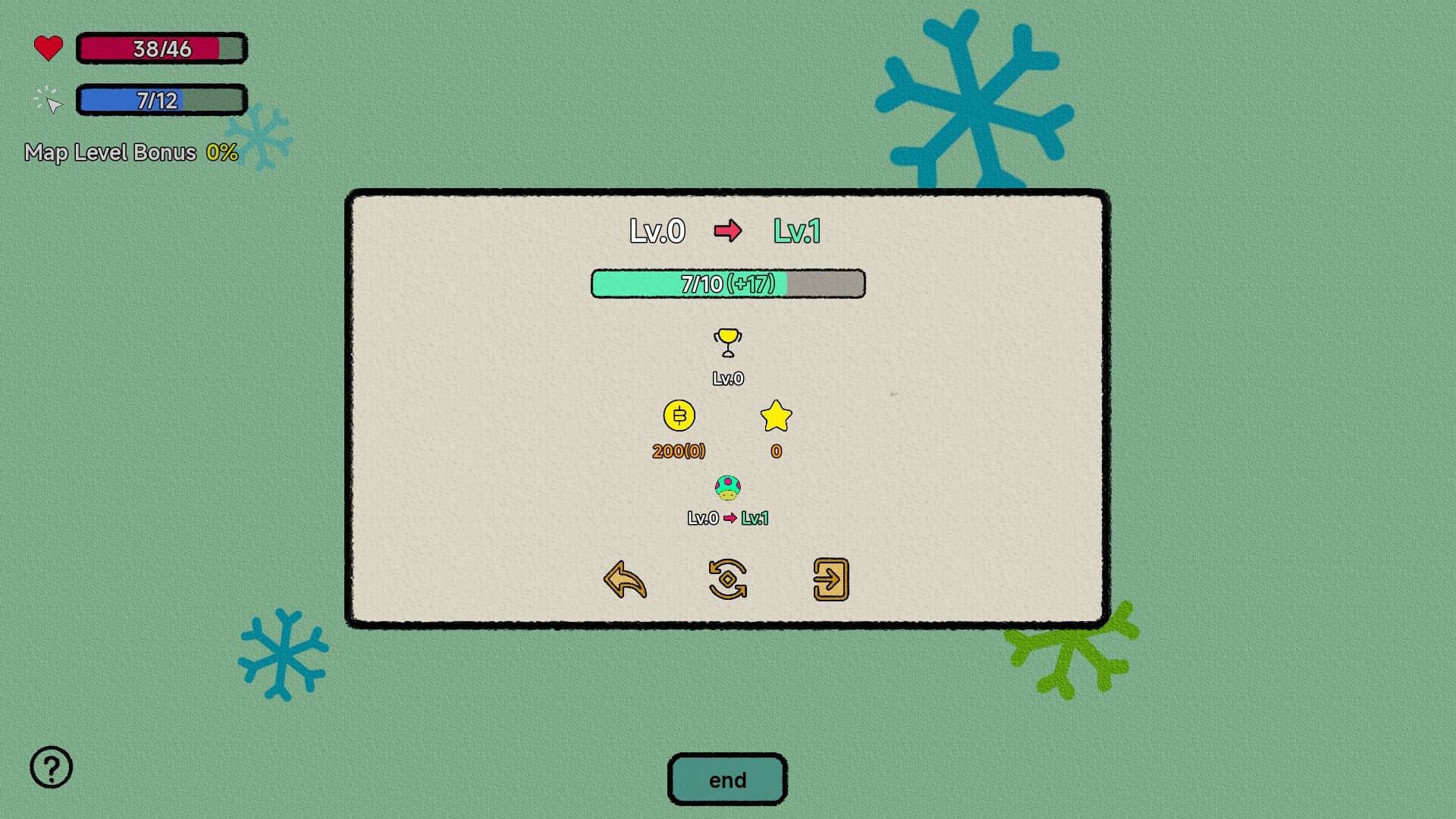The image size is (1456, 819).
Task: Open the help question mark icon
Action: coord(50,767)
